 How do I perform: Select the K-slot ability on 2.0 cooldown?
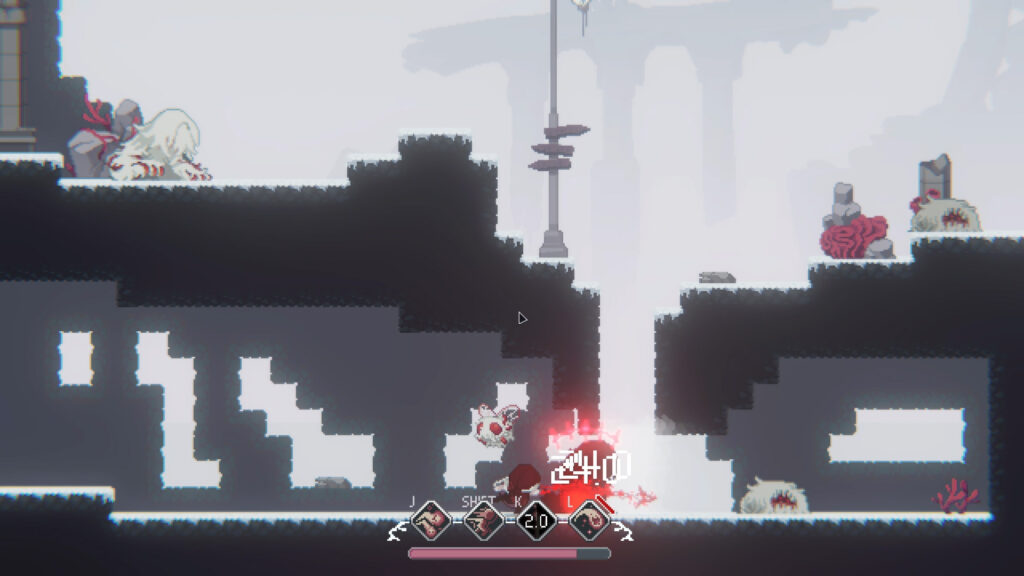click(x=537, y=521)
